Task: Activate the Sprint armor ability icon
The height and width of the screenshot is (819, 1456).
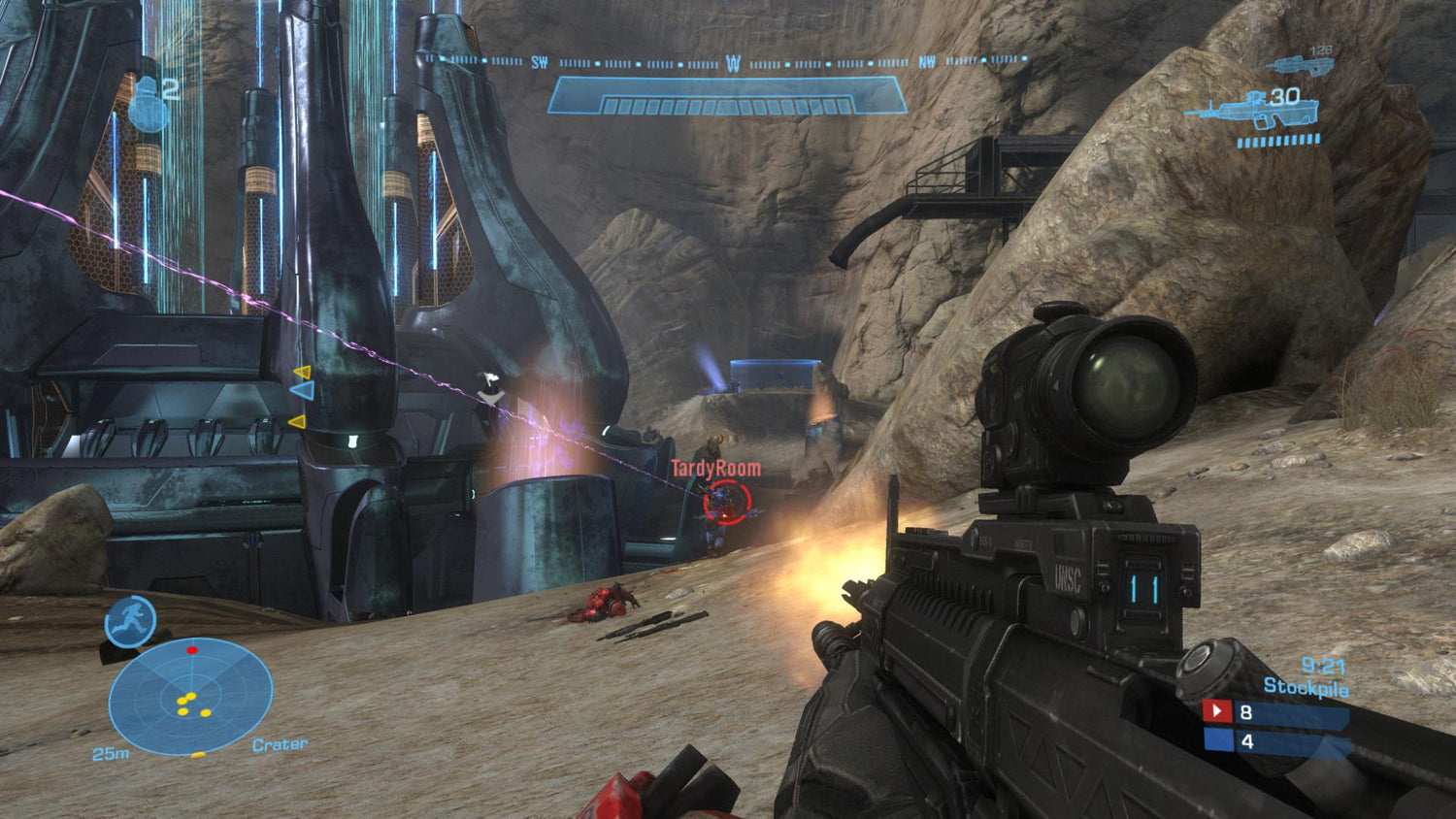Action: click(x=130, y=621)
